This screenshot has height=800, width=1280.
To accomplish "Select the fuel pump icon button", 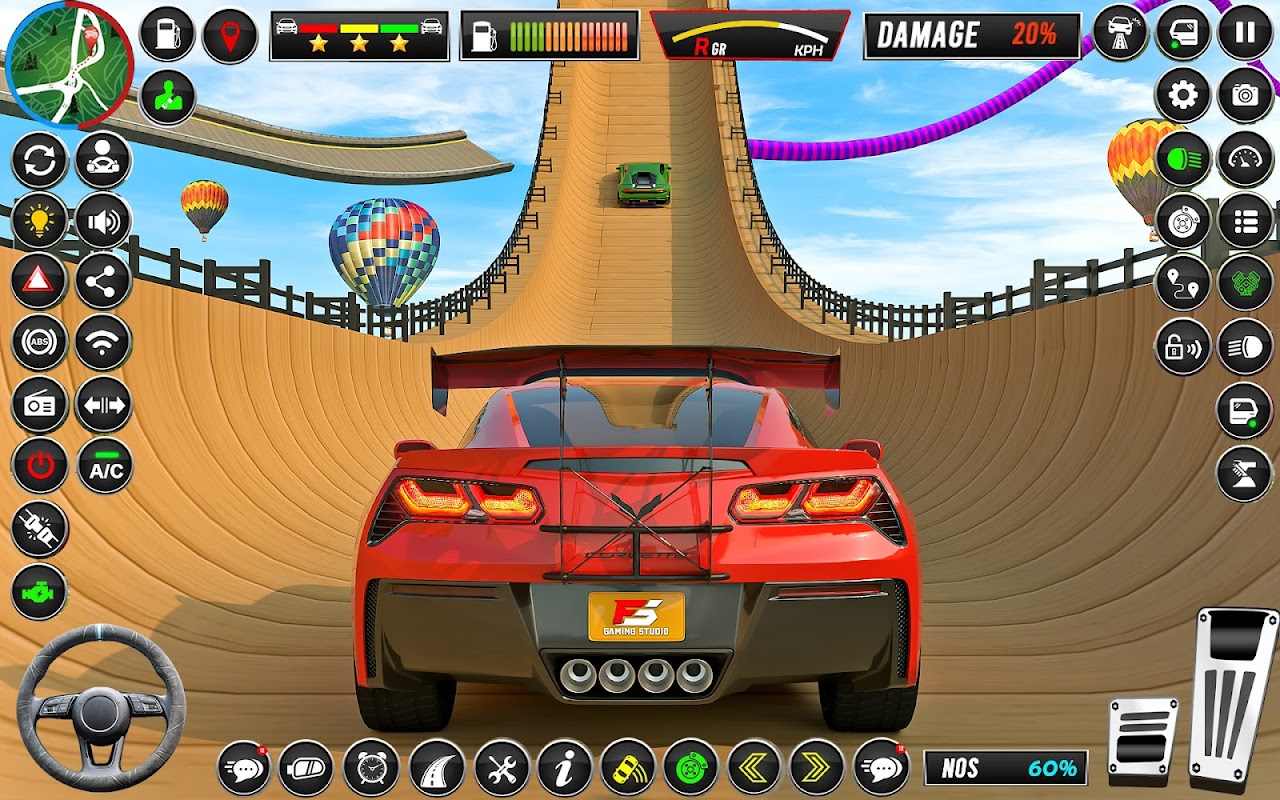I will click(x=167, y=34).
